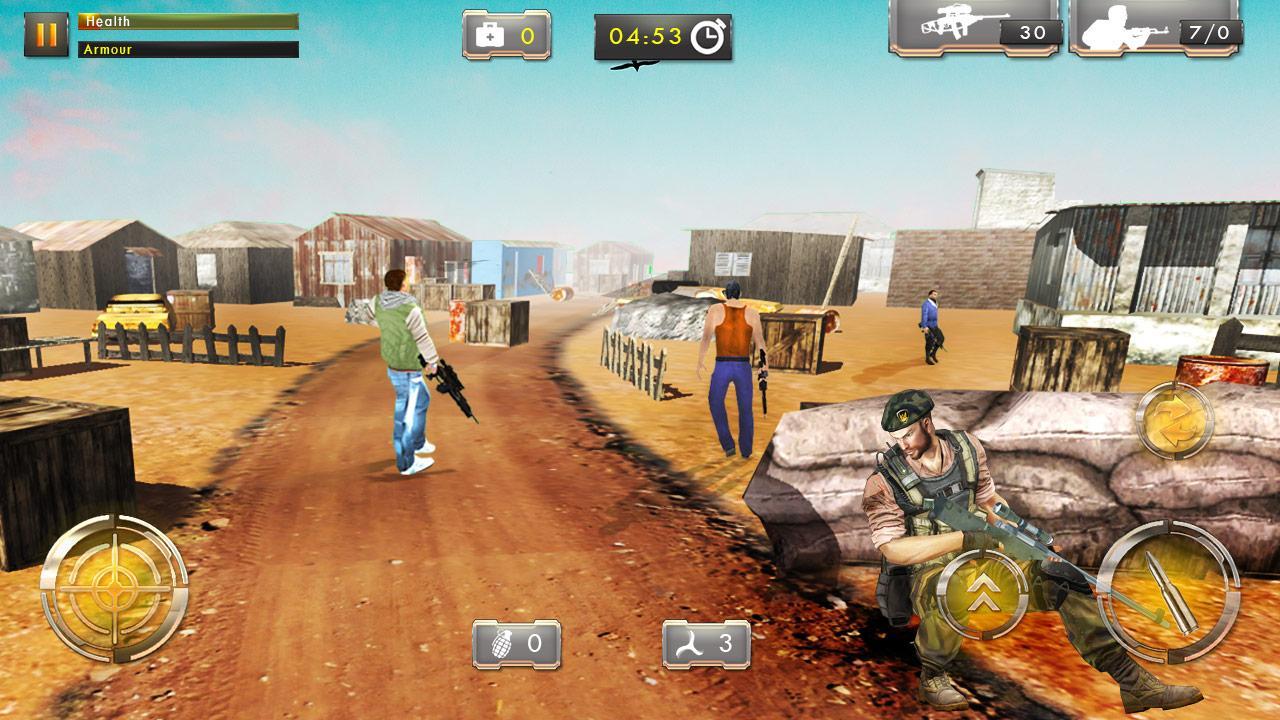Tap the stopwatch icon beside the timer
Image resolution: width=1280 pixels, height=720 pixels.
click(x=706, y=37)
